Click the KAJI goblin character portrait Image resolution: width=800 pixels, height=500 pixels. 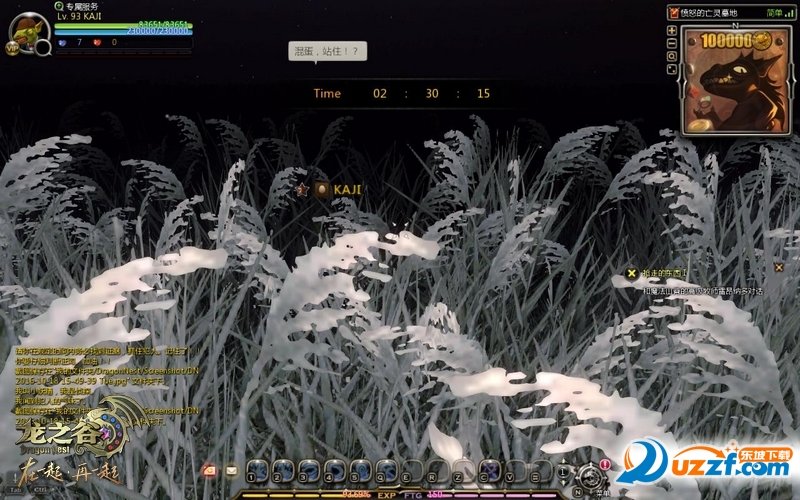click(x=29, y=31)
